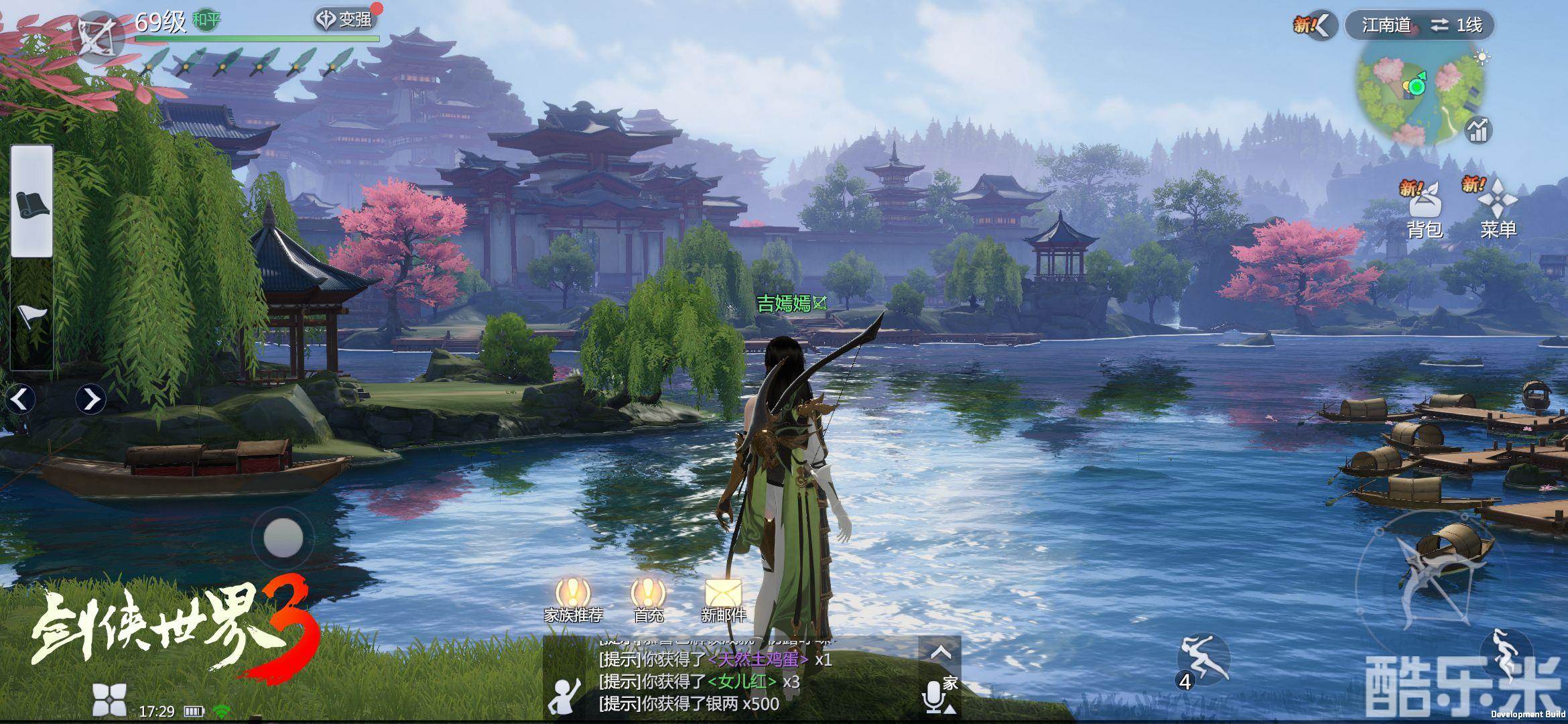Click the left arrow panel button
The image size is (1568, 724).
tap(20, 399)
